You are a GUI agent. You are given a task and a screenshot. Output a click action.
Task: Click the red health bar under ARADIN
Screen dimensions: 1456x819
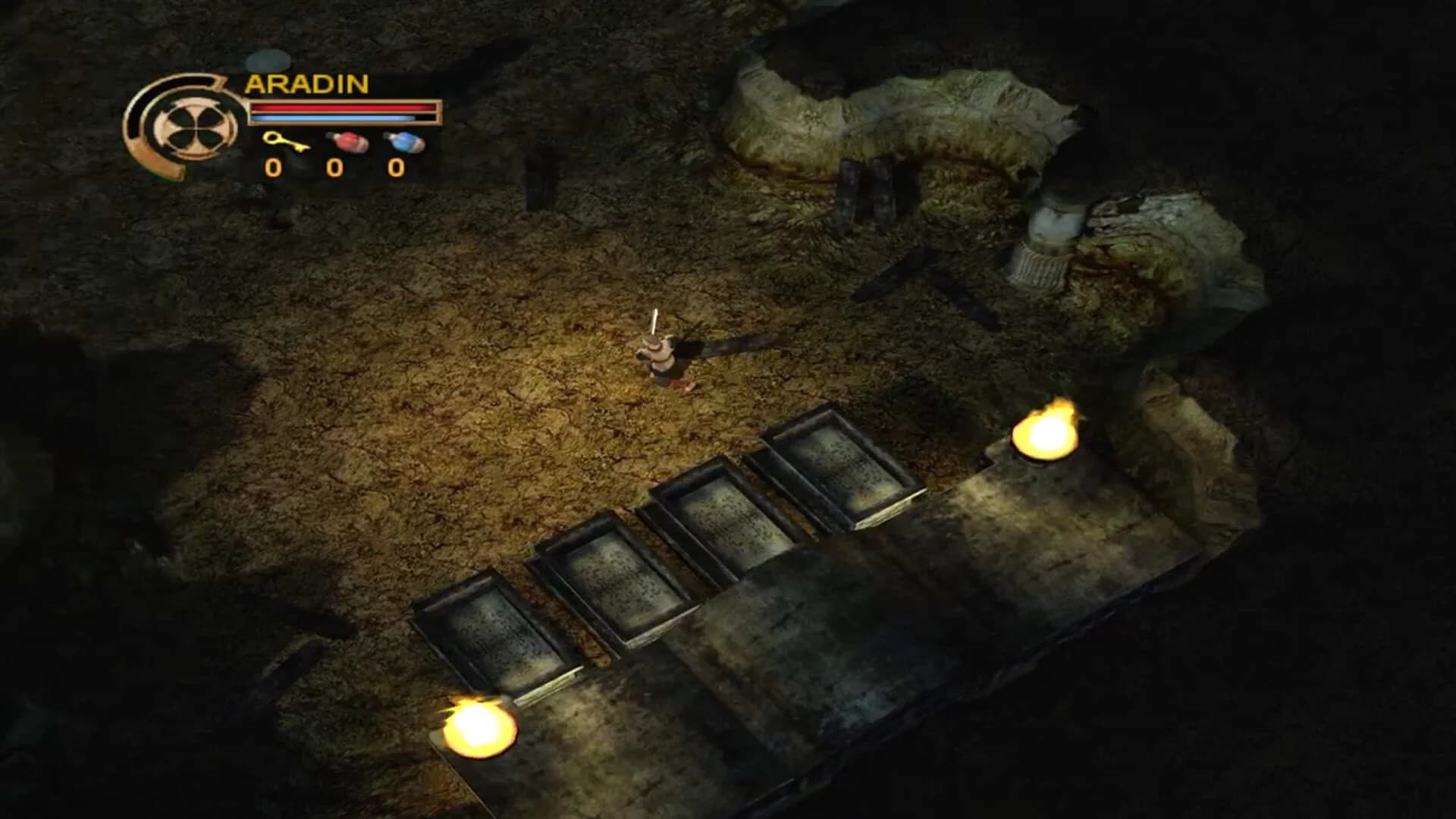point(341,108)
